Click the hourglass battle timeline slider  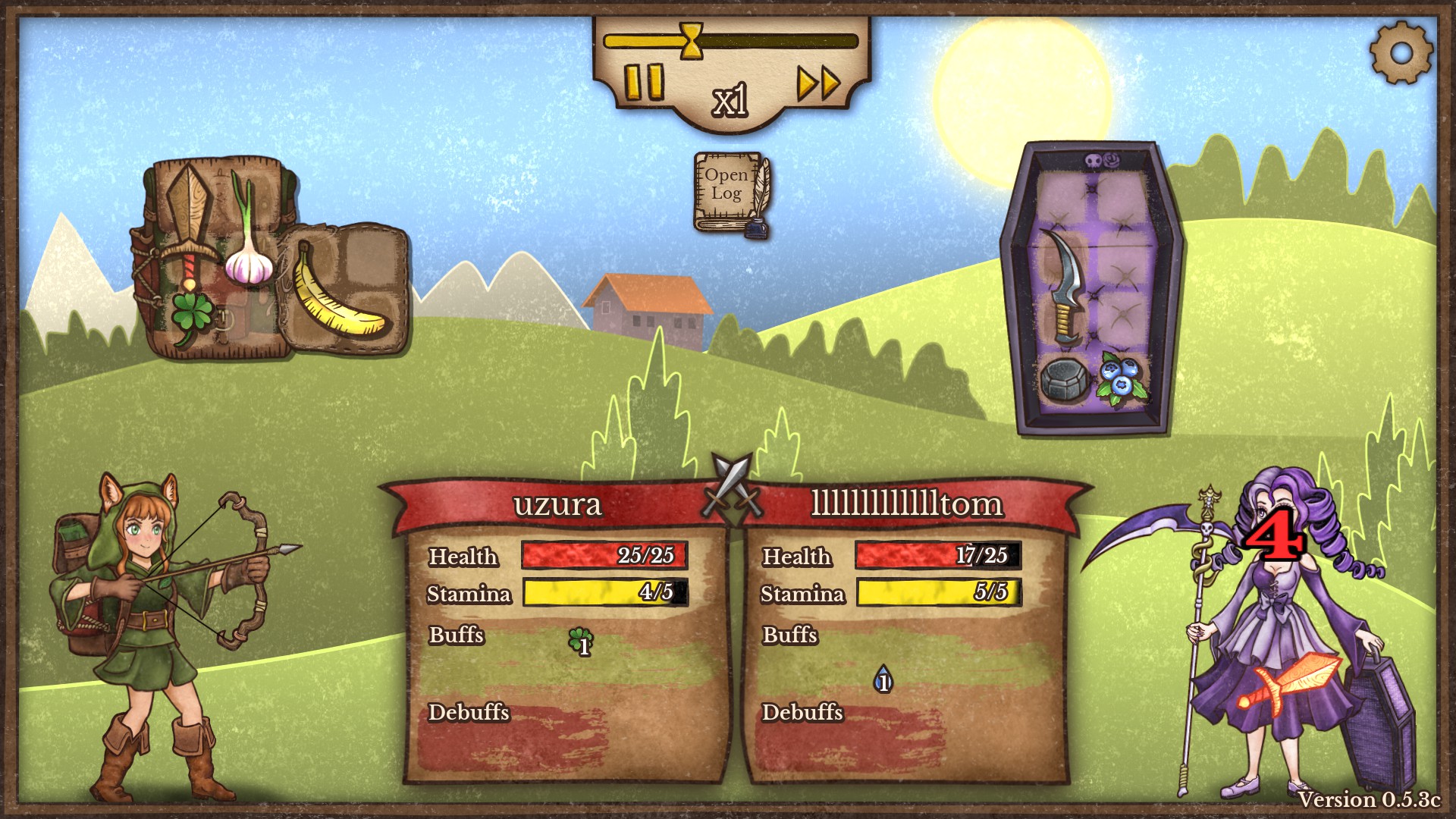[691, 40]
